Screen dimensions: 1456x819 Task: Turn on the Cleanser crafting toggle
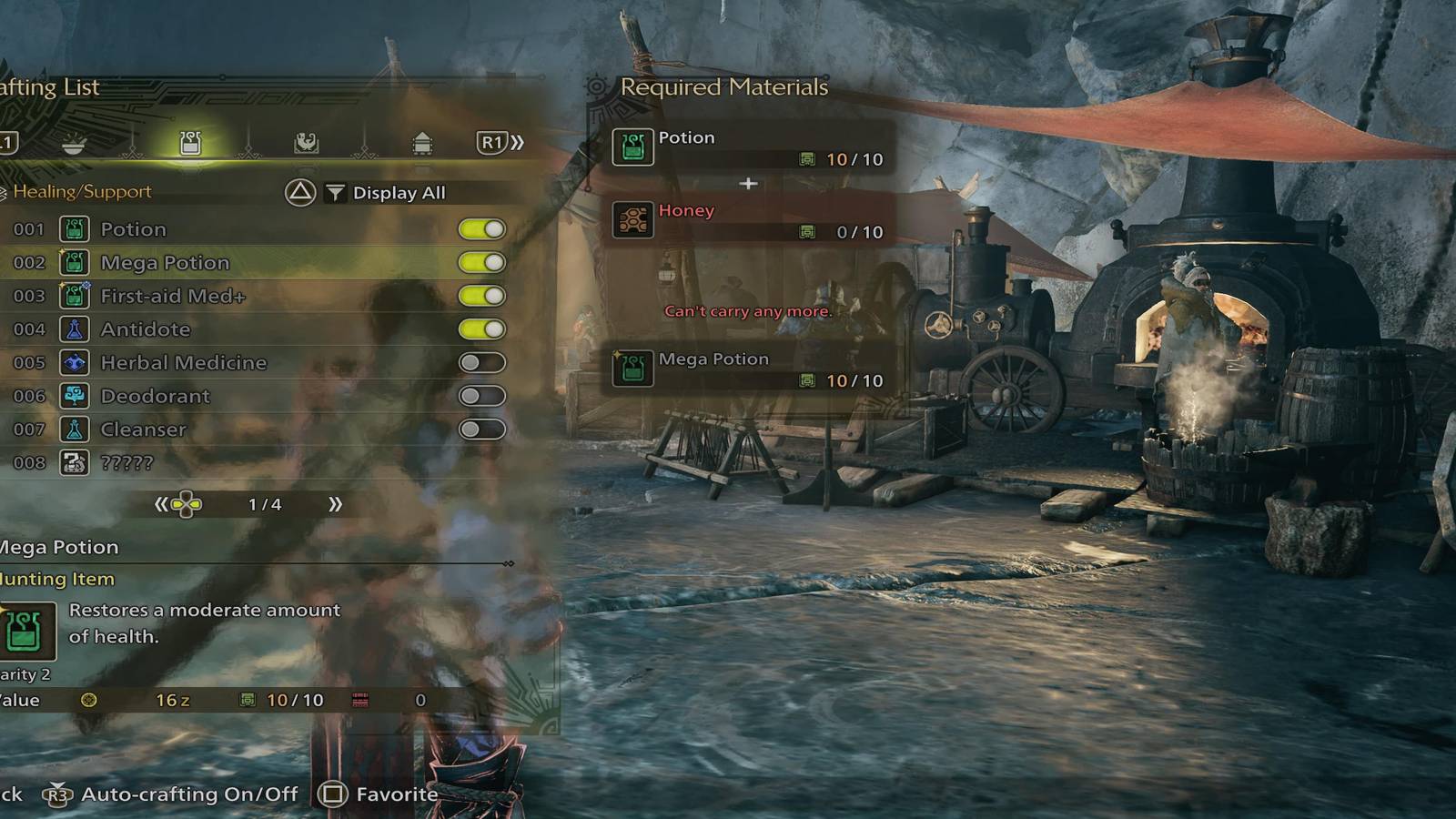point(482,430)
